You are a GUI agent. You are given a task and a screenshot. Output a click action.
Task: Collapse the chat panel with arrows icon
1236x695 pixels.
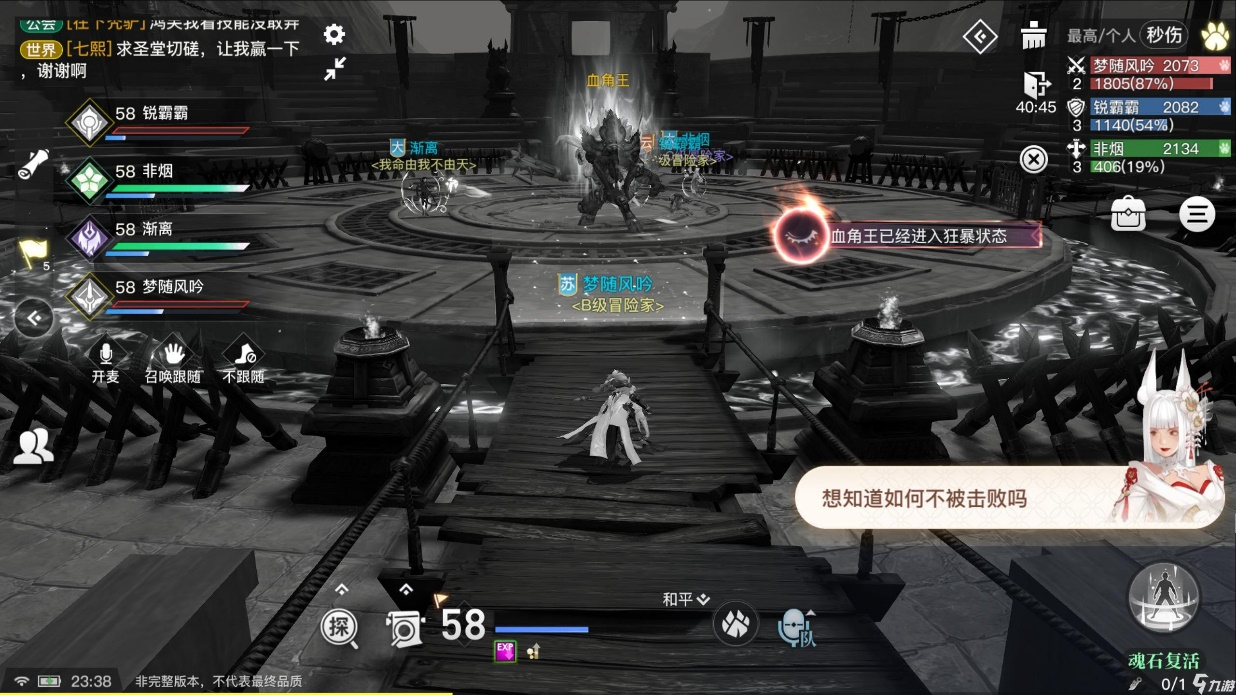tap(334, 68)
